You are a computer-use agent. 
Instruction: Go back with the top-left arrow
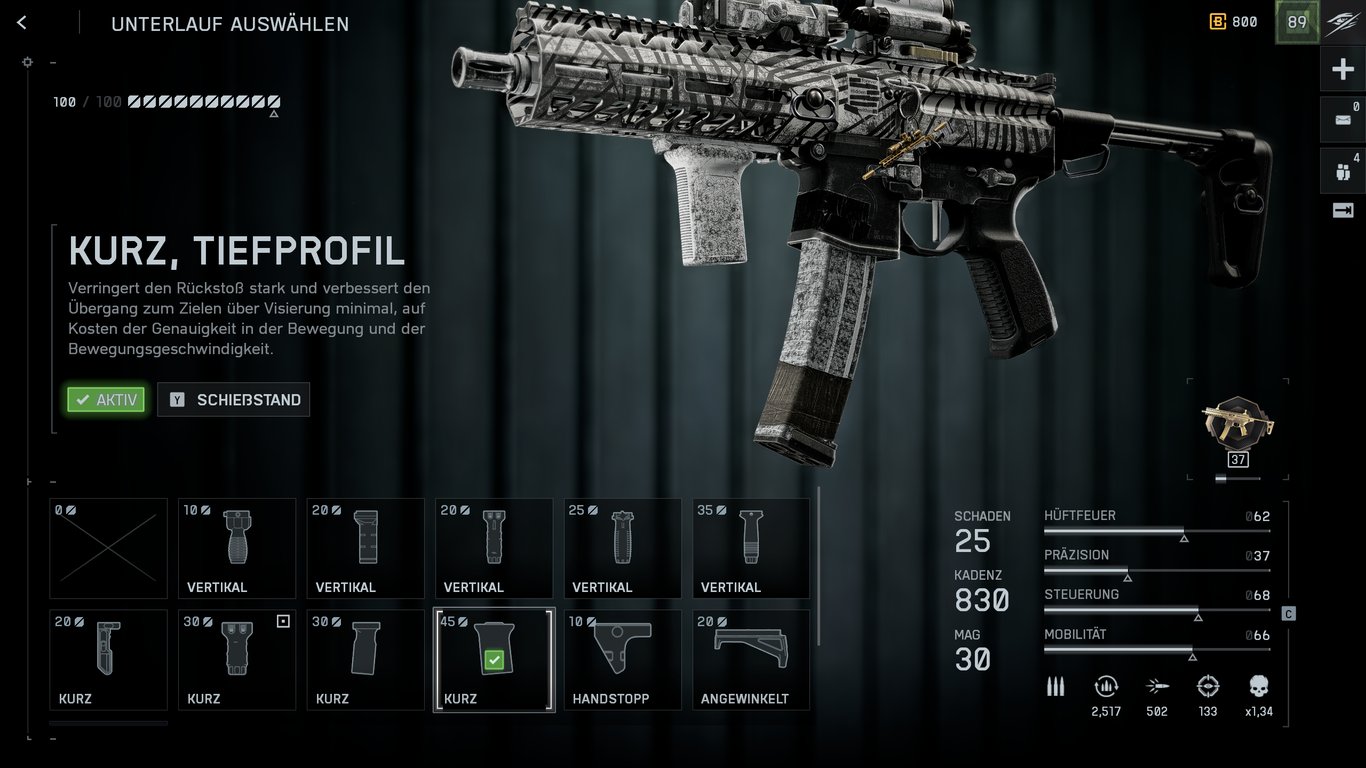point(22,23)
